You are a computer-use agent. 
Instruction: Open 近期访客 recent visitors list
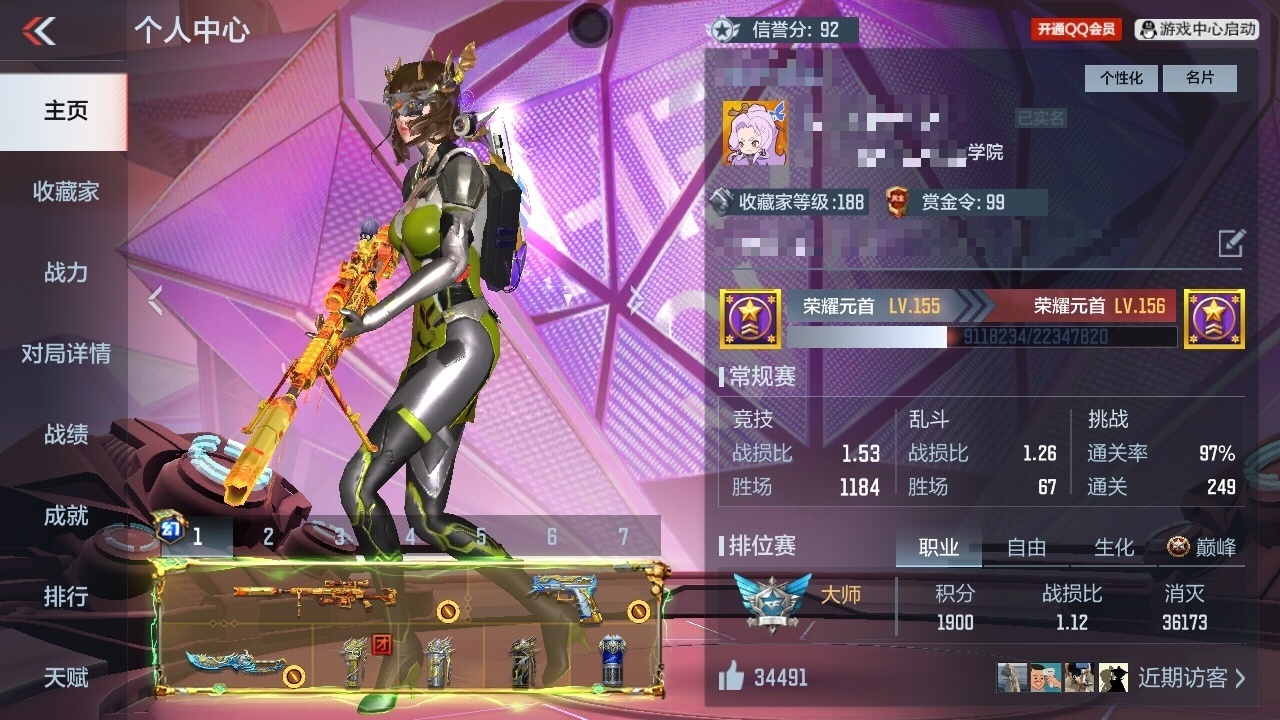1191,678
